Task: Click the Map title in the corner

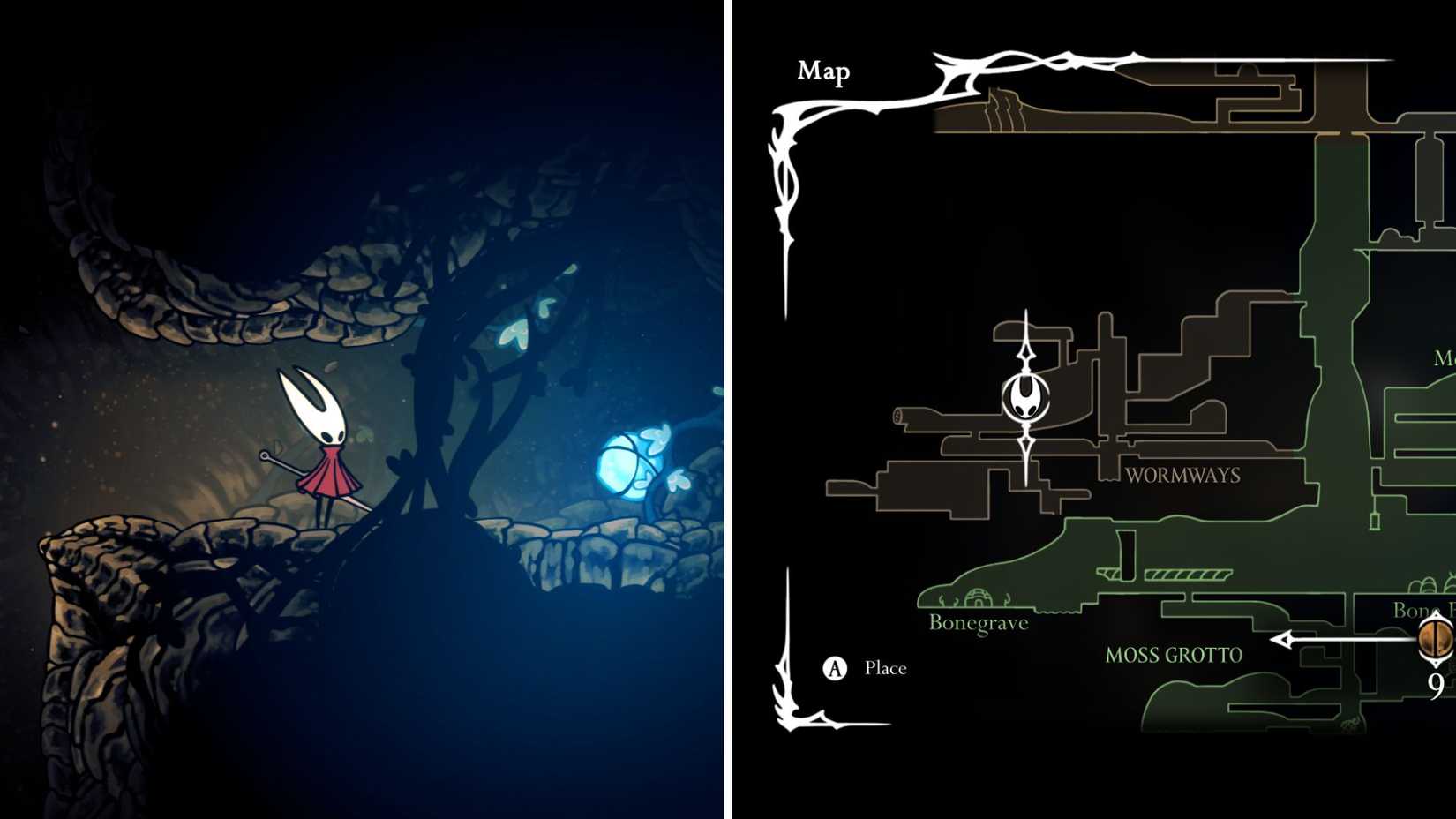Action: tap(823, 72)
